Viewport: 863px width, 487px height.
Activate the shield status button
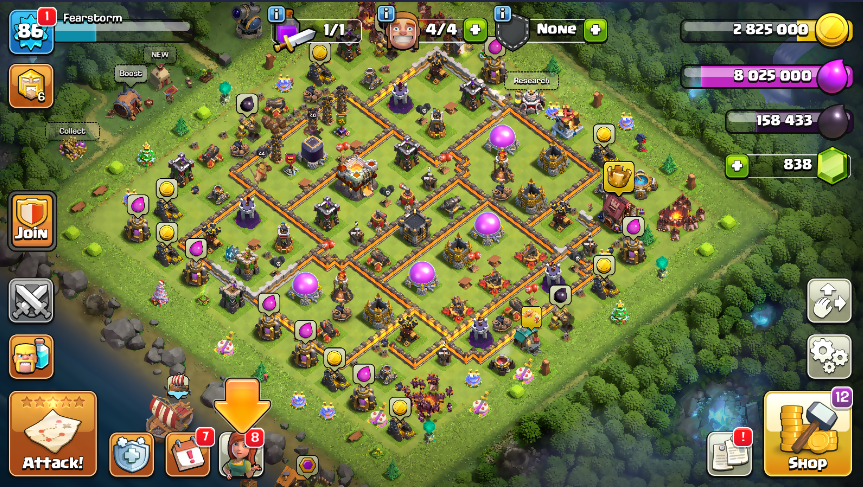131,454
